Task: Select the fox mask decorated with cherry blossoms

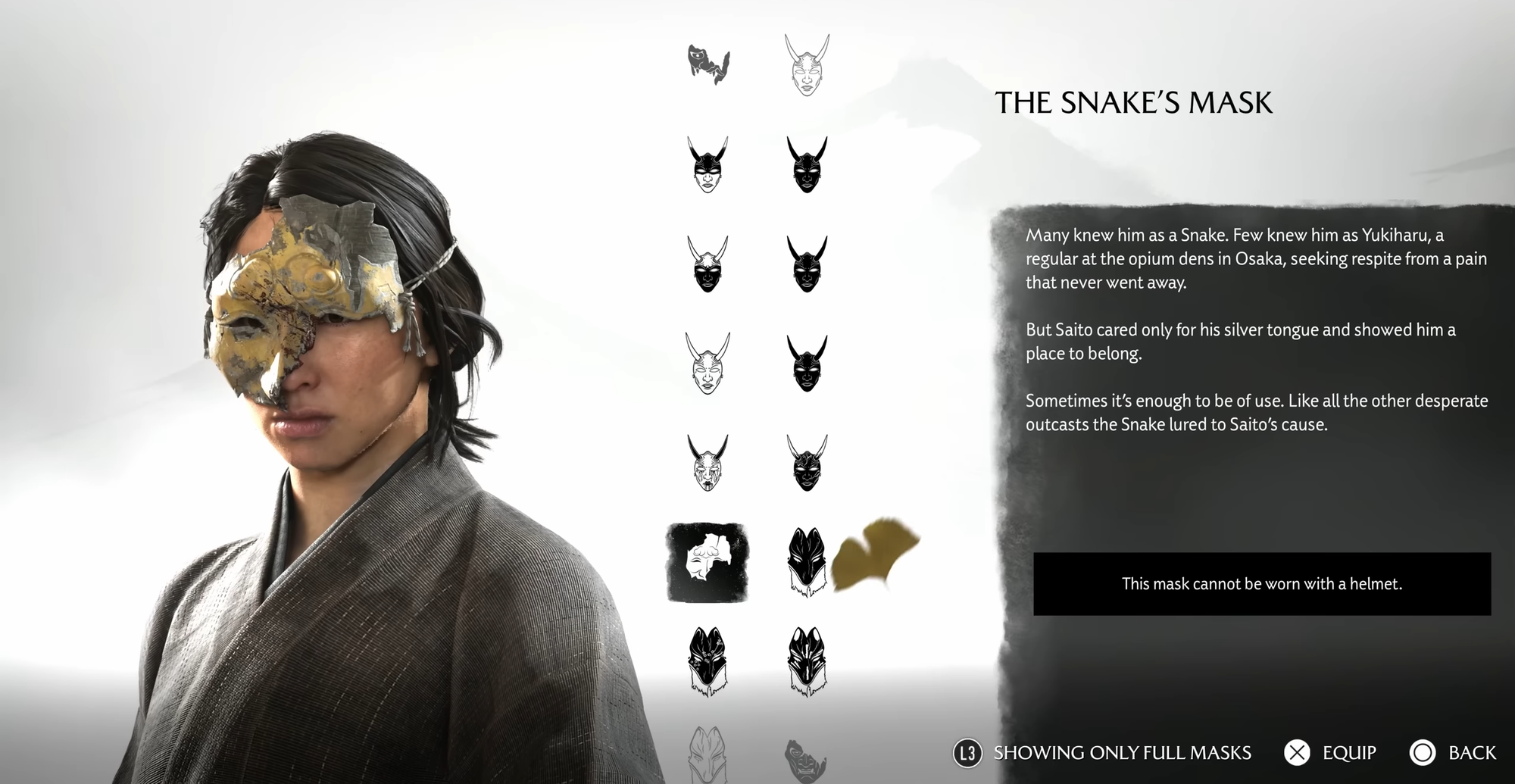Action: (708, 661)
